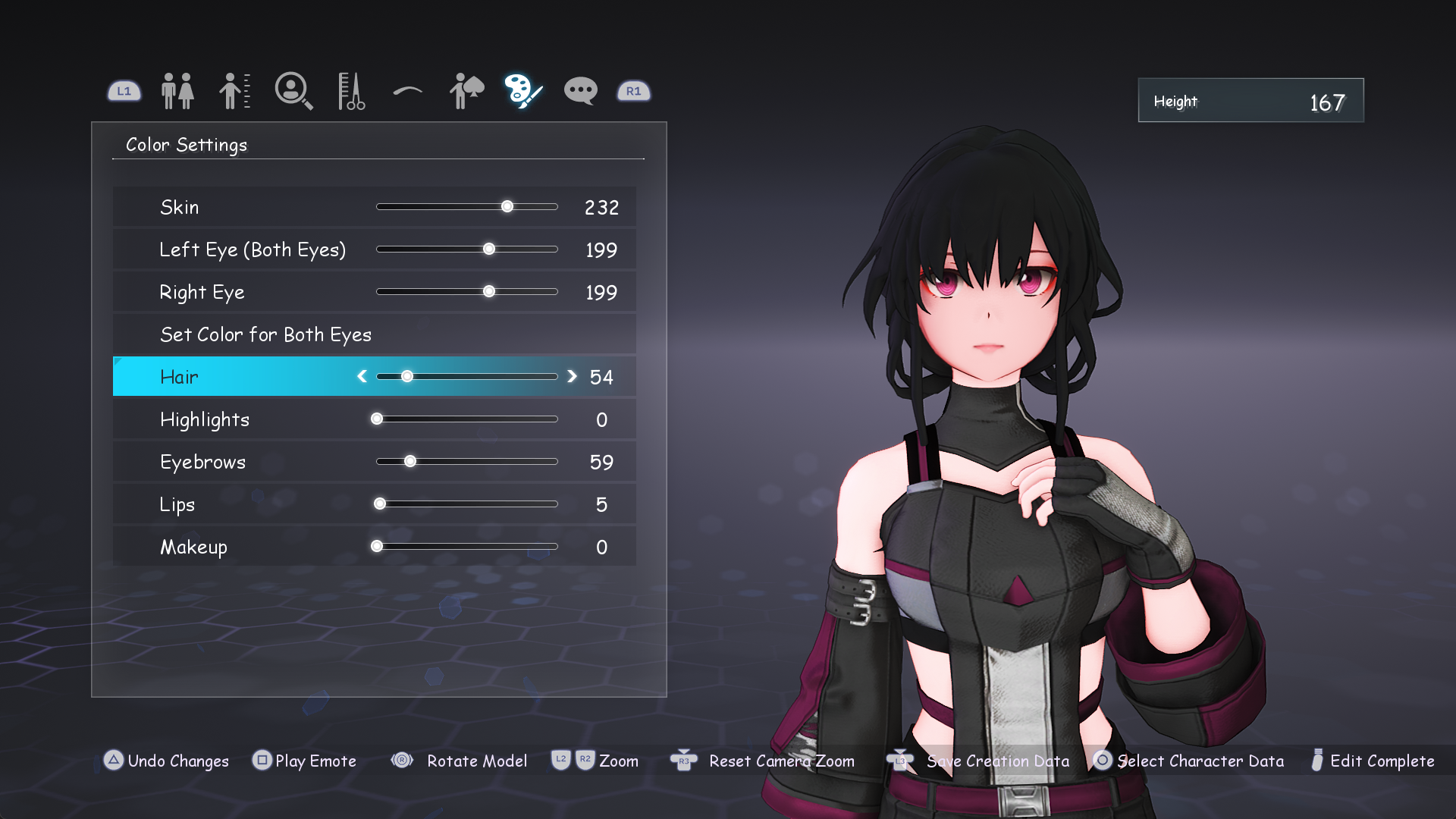The image size is (1456, 819).
Task: Switch to the body height tab
Action: point(234,91)
